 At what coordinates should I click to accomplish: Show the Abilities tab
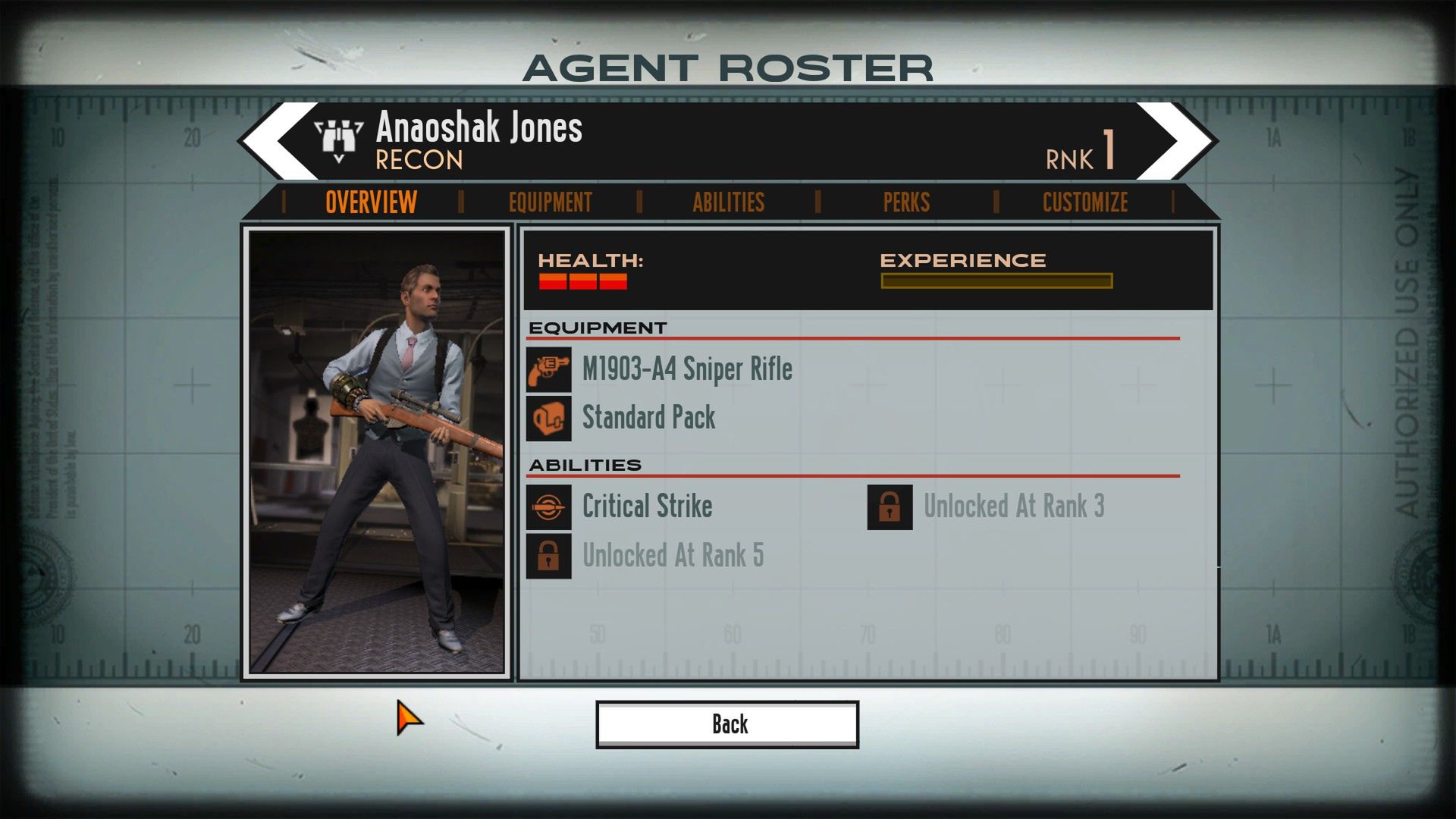[x=728, y=202]
